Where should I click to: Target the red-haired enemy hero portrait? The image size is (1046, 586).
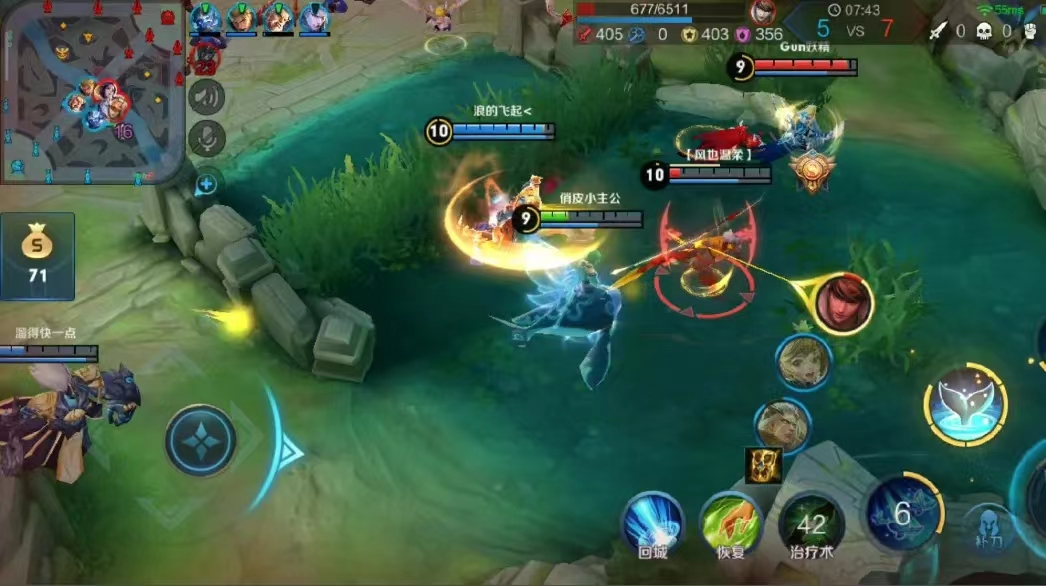click(843, 304)
